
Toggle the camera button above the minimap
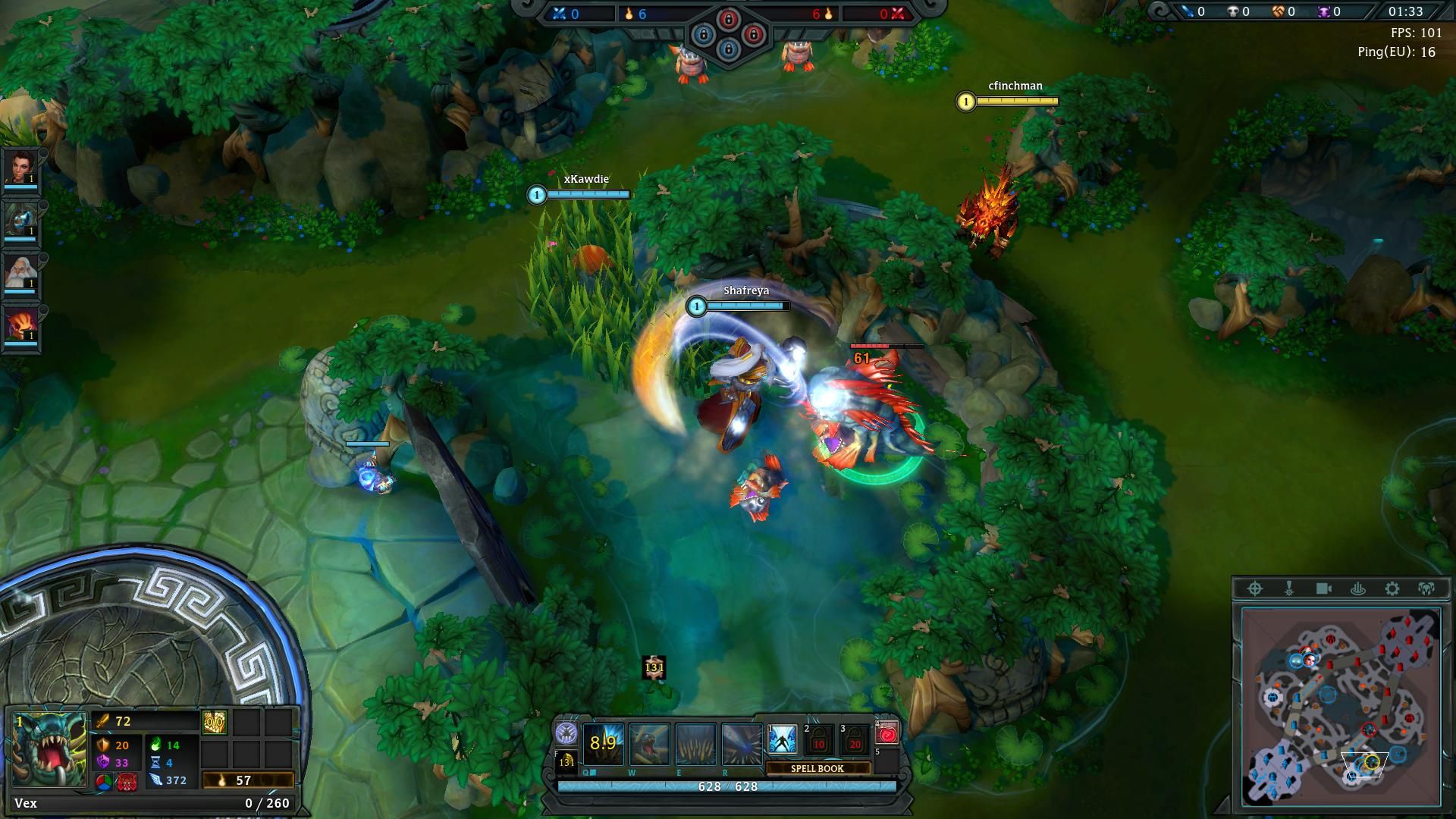[1324, 588]
